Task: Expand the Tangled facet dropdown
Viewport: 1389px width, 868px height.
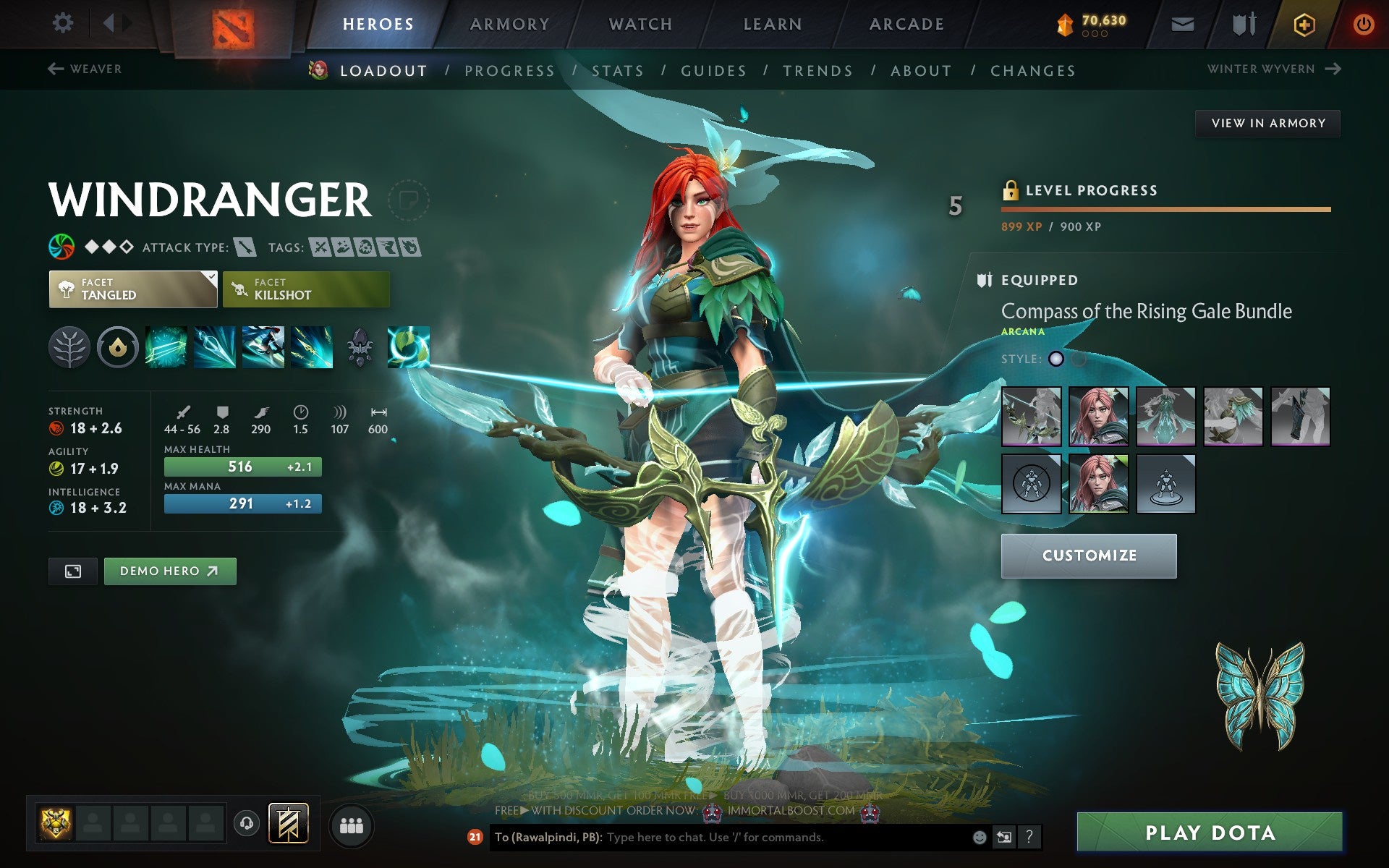Action: tap(132, 289)
